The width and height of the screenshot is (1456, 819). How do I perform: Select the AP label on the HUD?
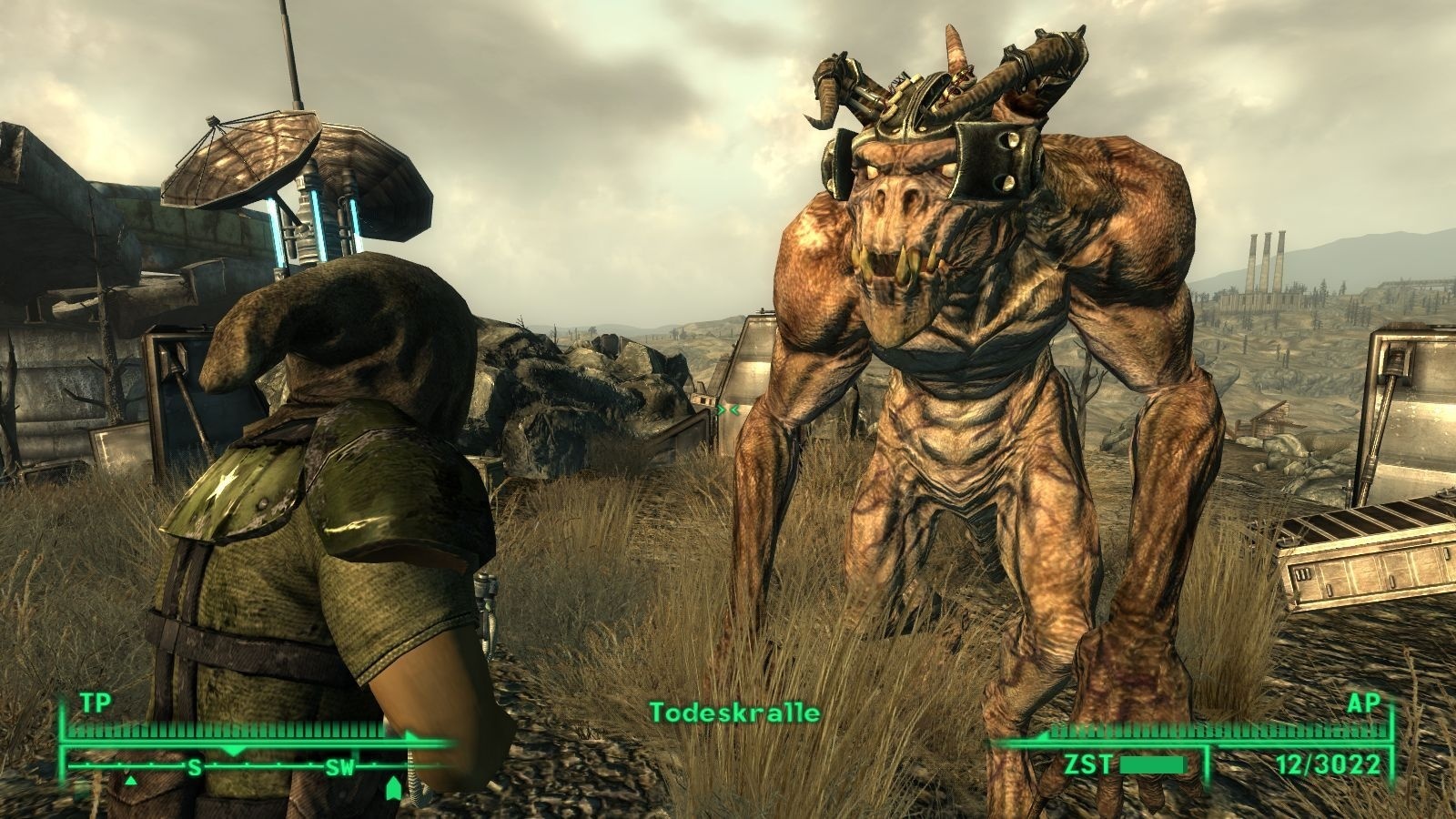click(1365, 703)
